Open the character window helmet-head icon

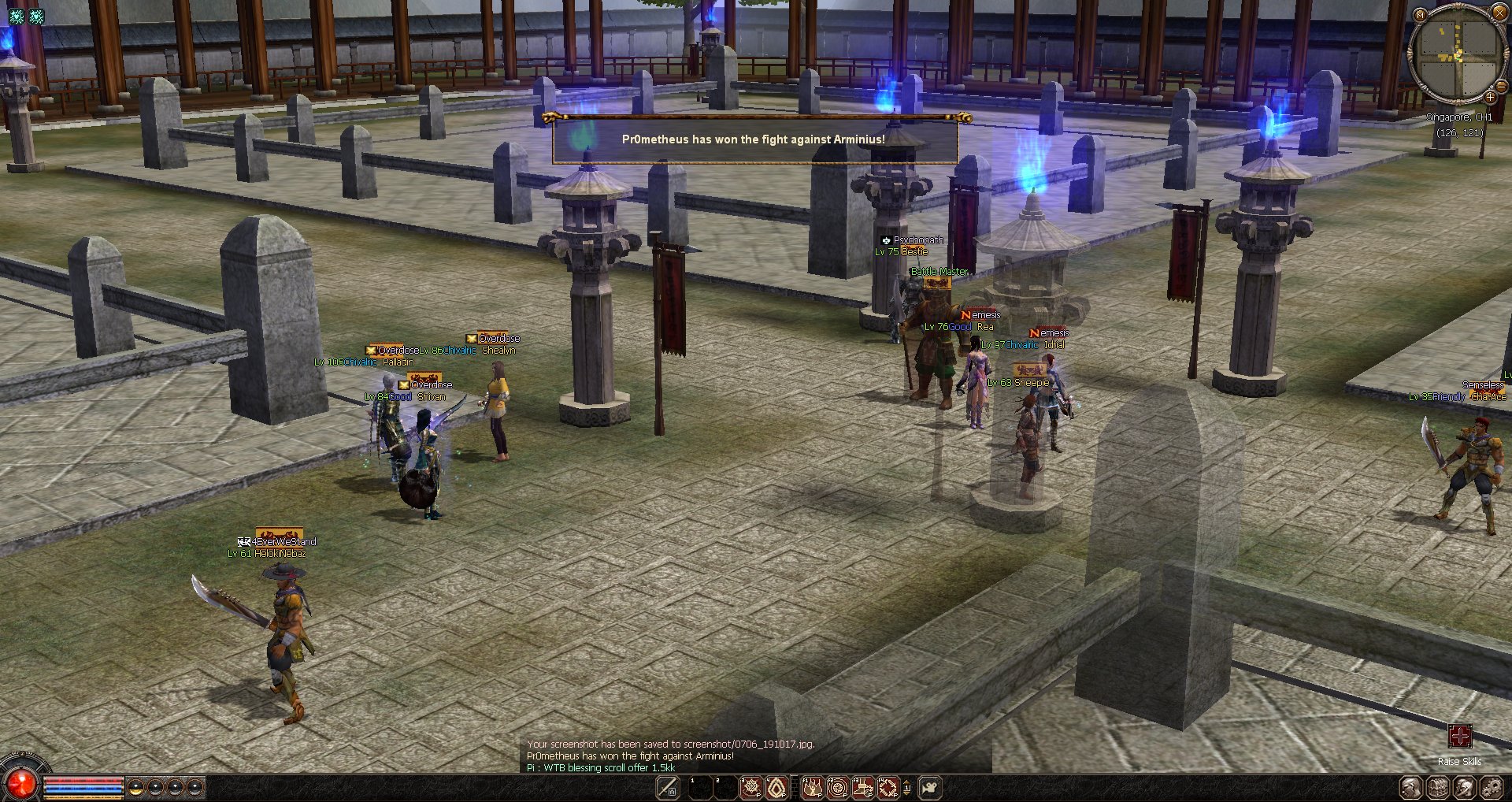(x=1410, y=787)
